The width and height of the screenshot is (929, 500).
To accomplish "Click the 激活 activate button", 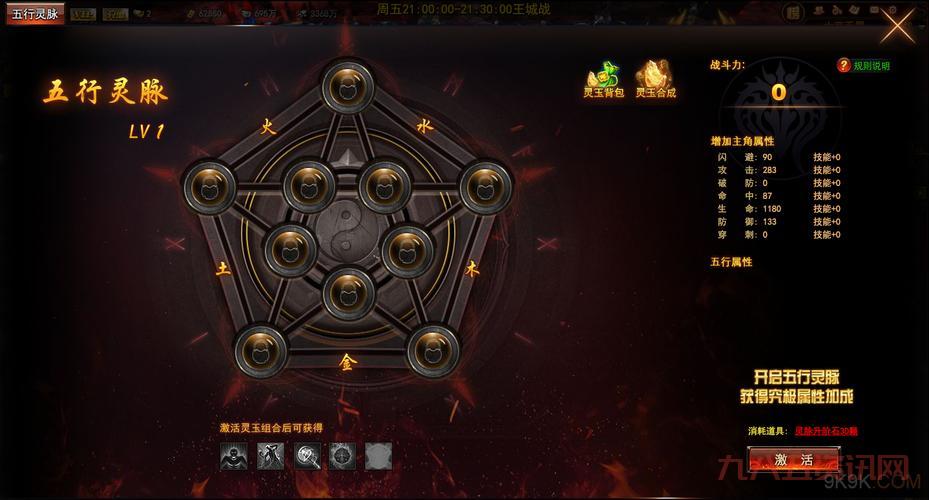I will click(793, 459).
